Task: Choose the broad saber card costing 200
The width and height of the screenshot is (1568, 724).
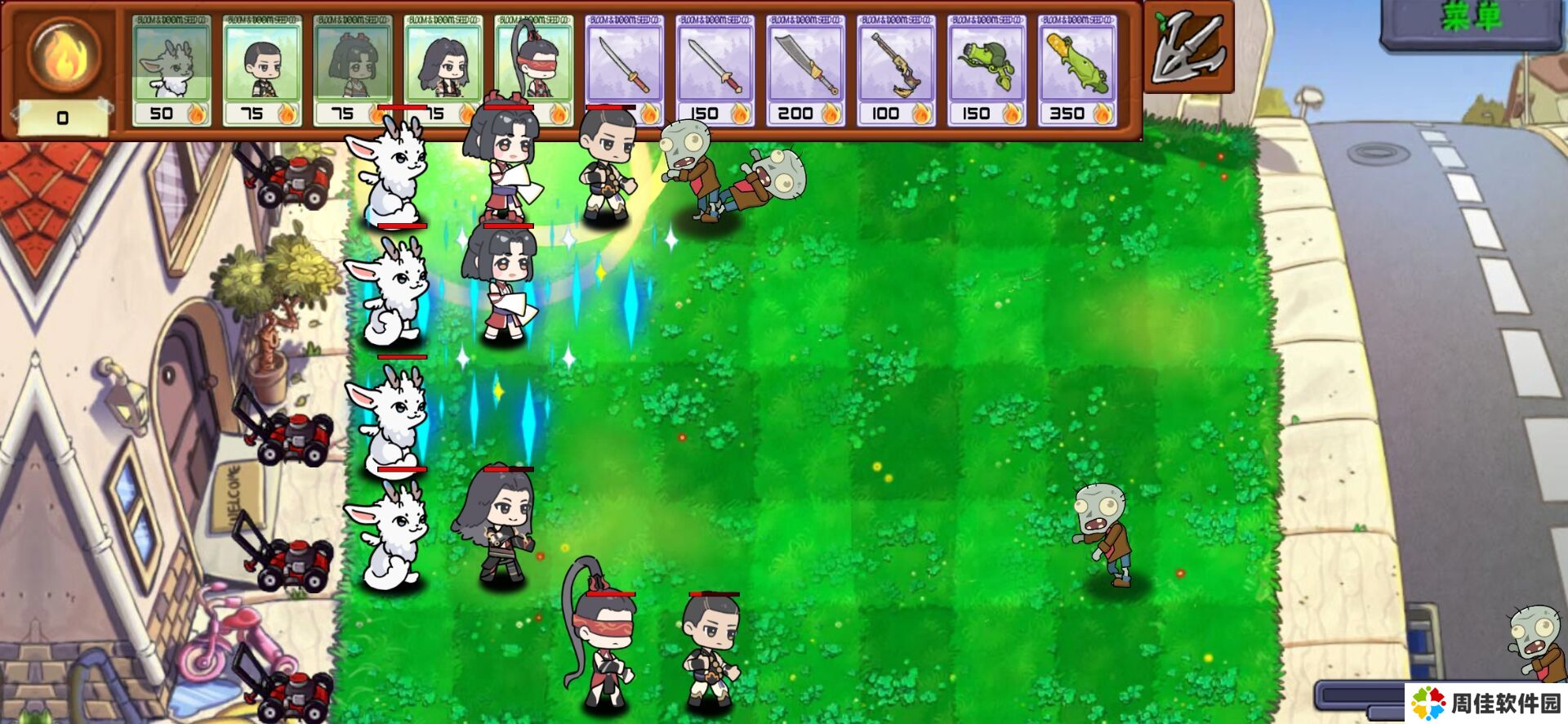Action: 806,71
